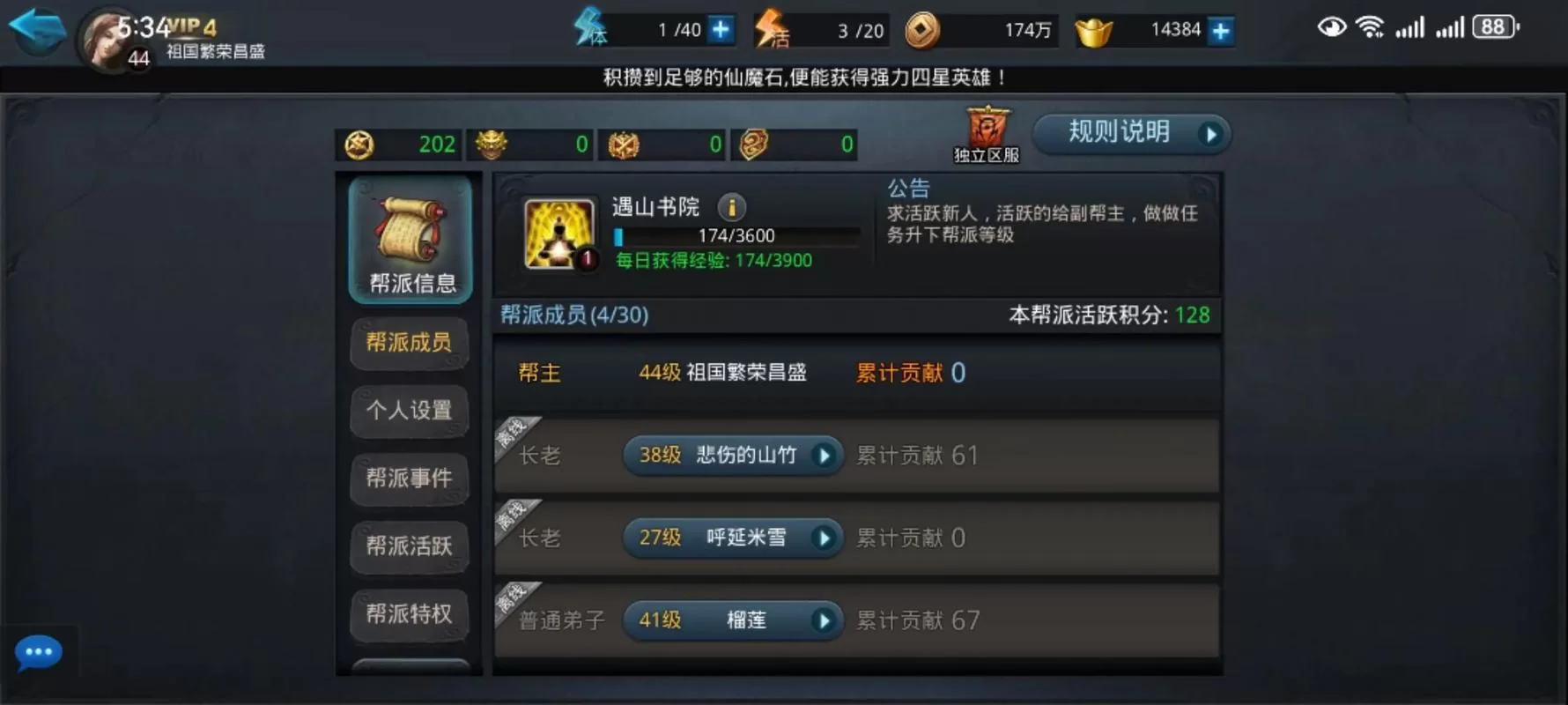The width and height of the screenshot is (1568, 705).
Task: Open the 规则说明 button
Action: point(1130,133)
